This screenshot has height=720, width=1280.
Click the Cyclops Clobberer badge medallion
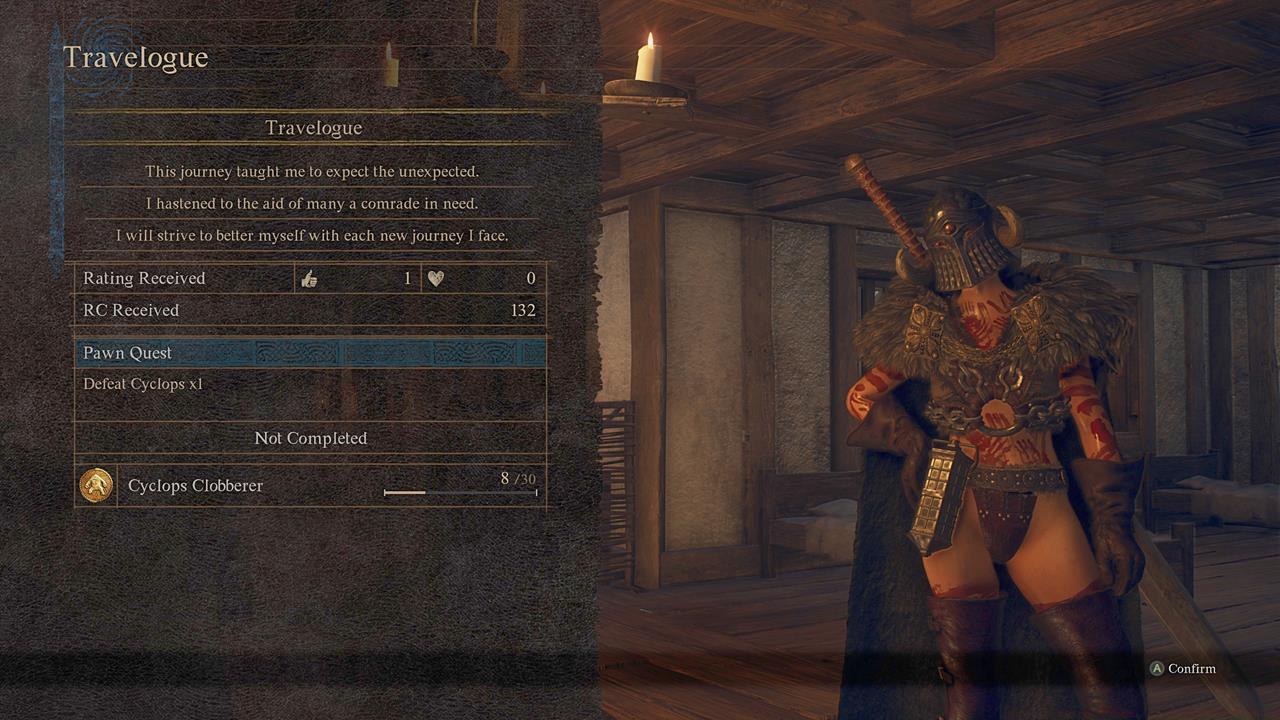98,485
